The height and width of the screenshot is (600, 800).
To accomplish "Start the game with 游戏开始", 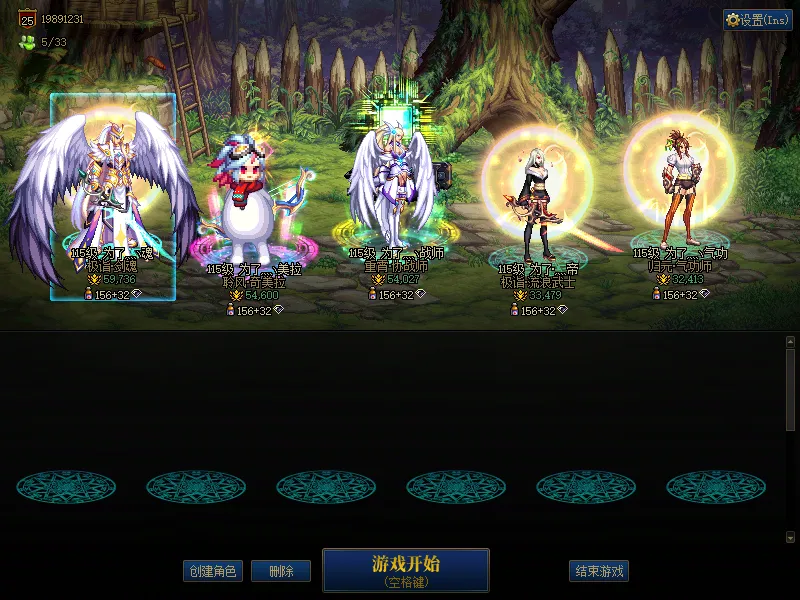I will (405, 570).
